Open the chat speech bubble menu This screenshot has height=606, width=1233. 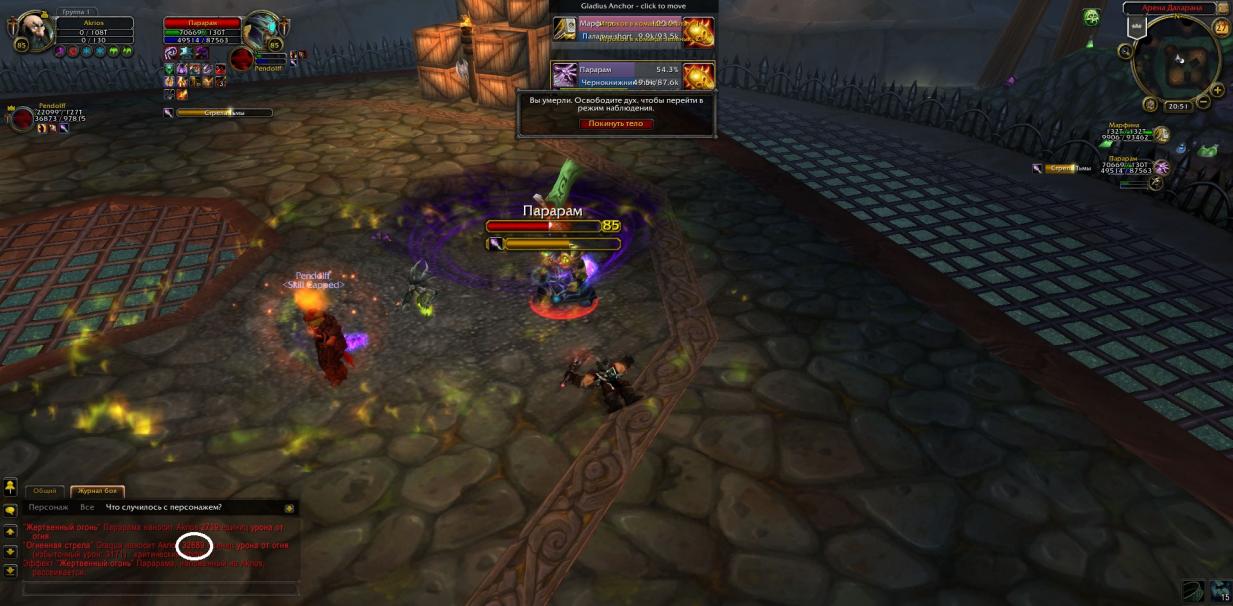tap(10, 509)
